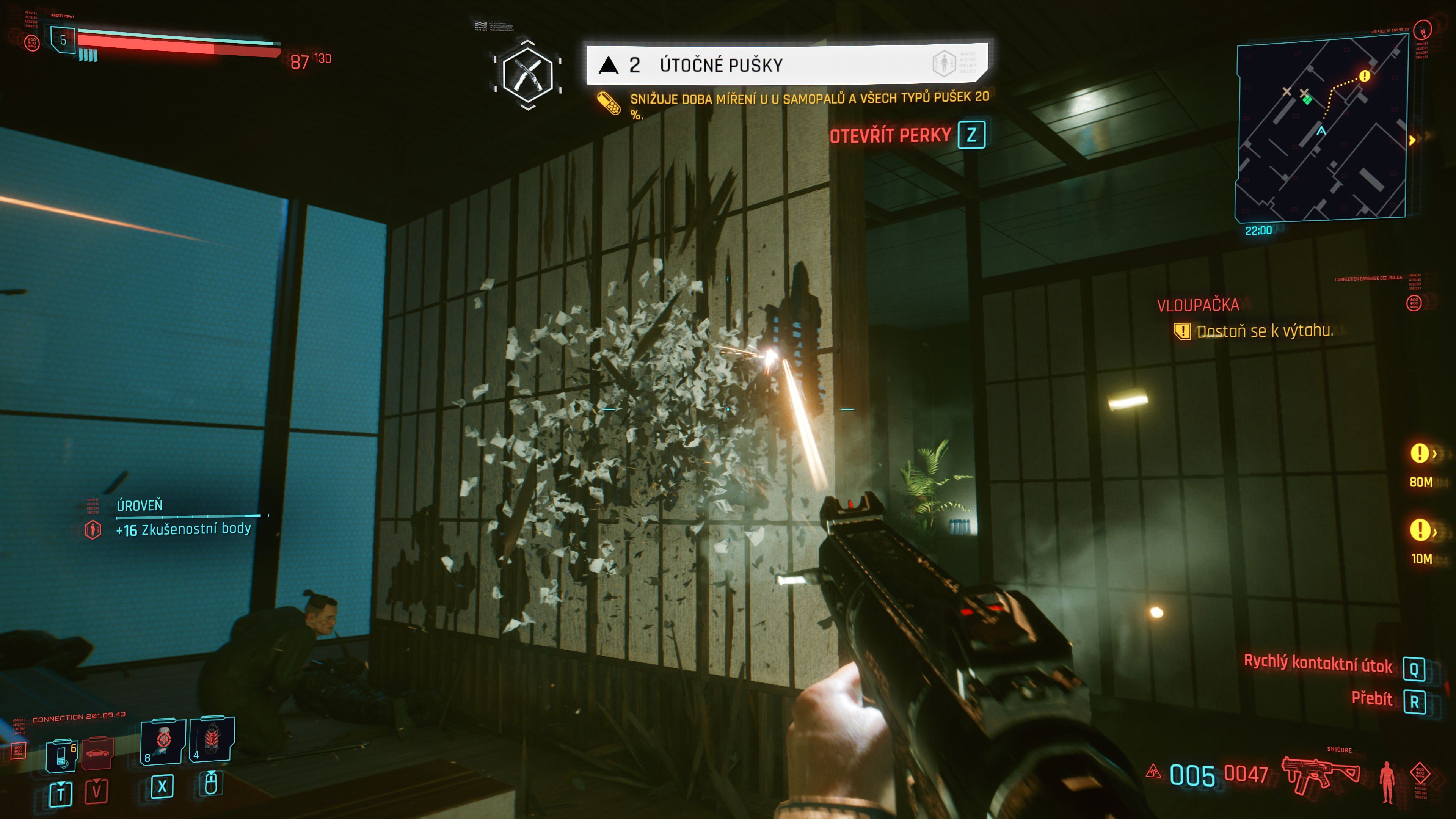Open the character silhouette stance icon
The width and height of the screenshot is (1456, 819).
click(1387, 781)
